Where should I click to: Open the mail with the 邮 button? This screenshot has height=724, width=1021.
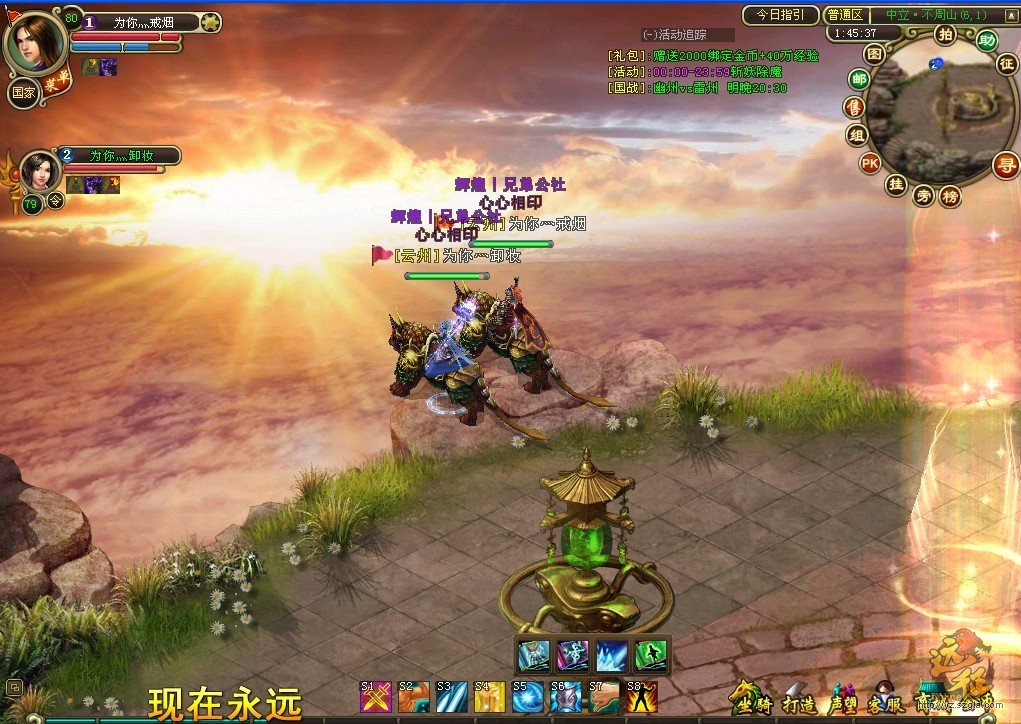pos(858,79)
